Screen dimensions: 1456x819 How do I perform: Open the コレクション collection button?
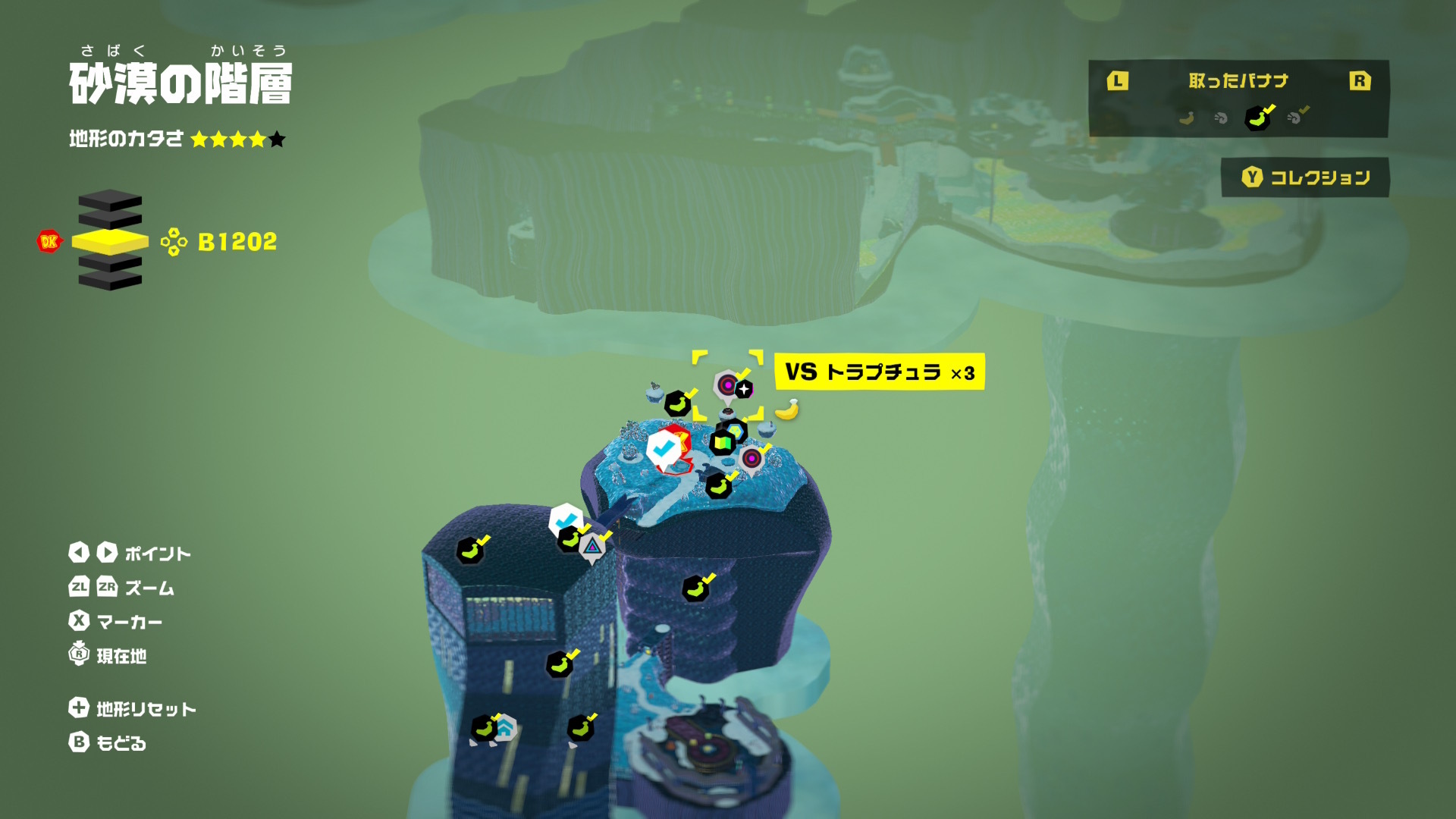pos(1305,177)
